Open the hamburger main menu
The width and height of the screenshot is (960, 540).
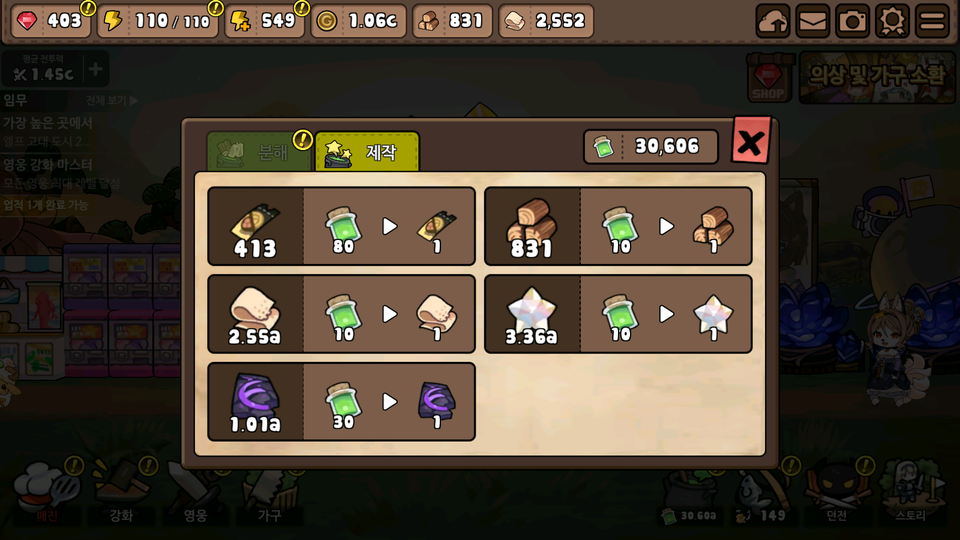click(x=932, y=21)
